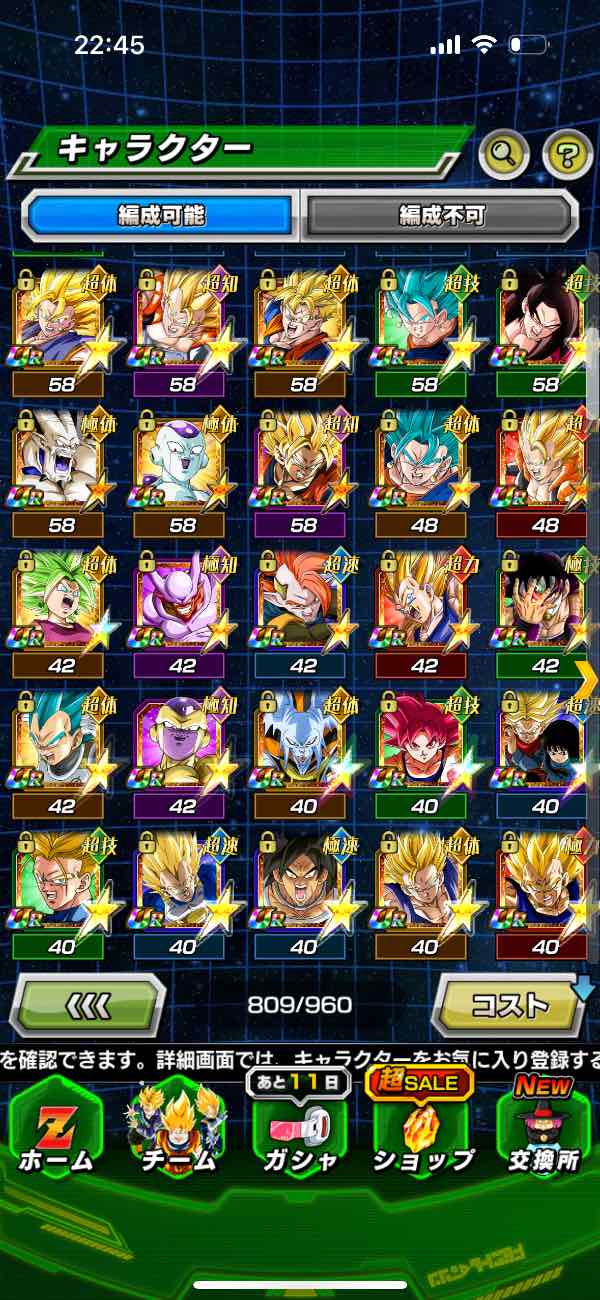
Task: Select the purple Janemba character card
Action: 181,603
